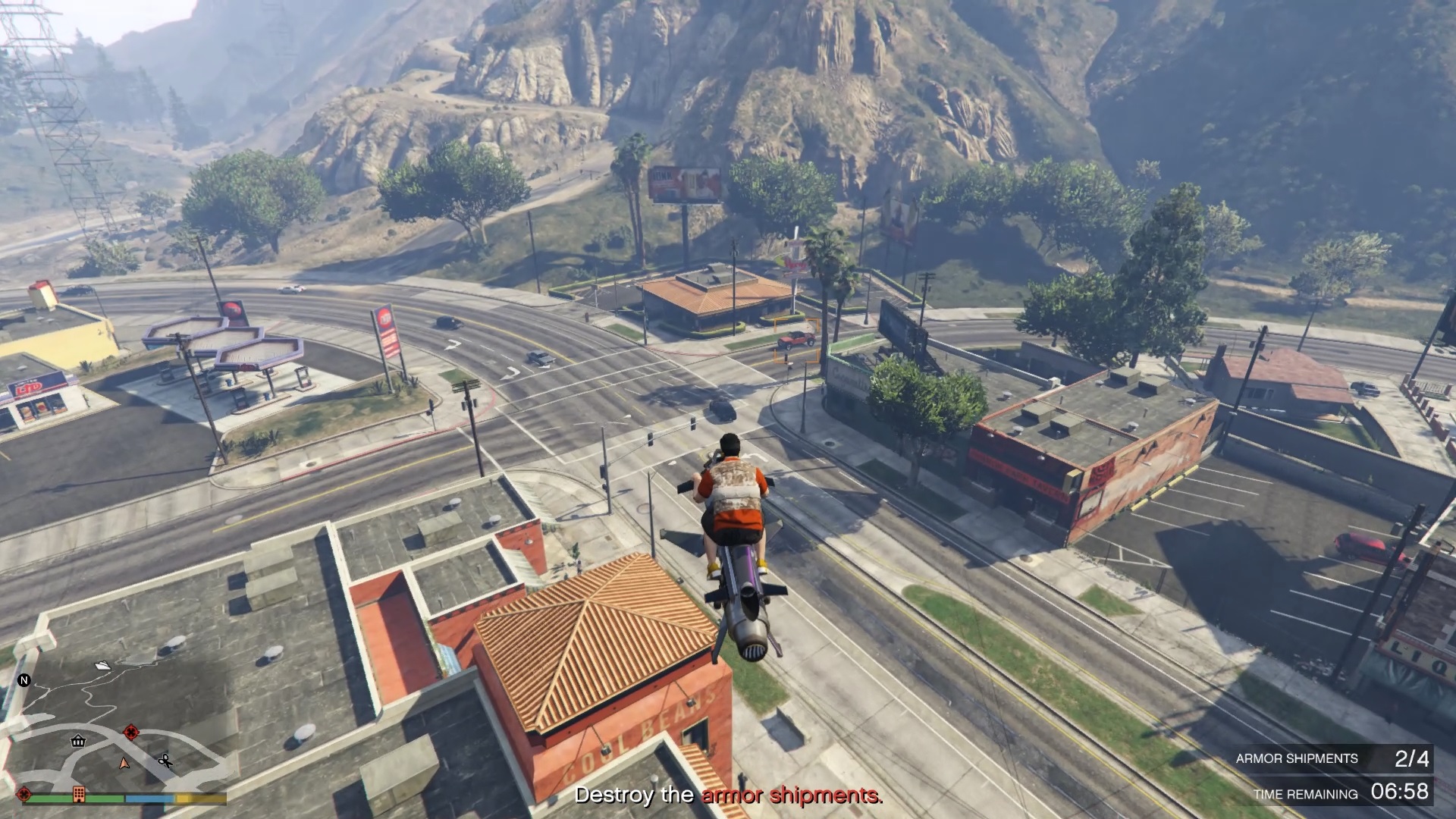Click the player arrow marker on the minimap
Image resolution: width=1456 pixels, height=819 pixels.
pos(124,765)
